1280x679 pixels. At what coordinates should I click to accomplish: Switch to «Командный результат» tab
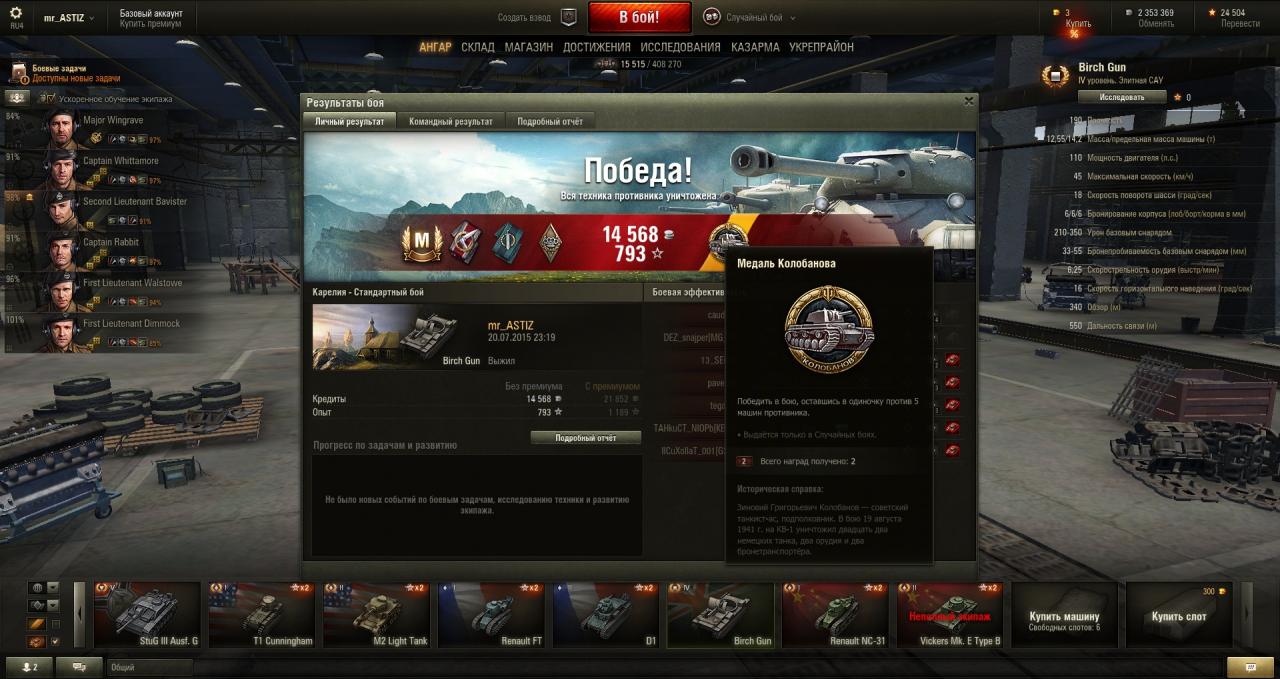pyautogui.click(x=450, y=121)
